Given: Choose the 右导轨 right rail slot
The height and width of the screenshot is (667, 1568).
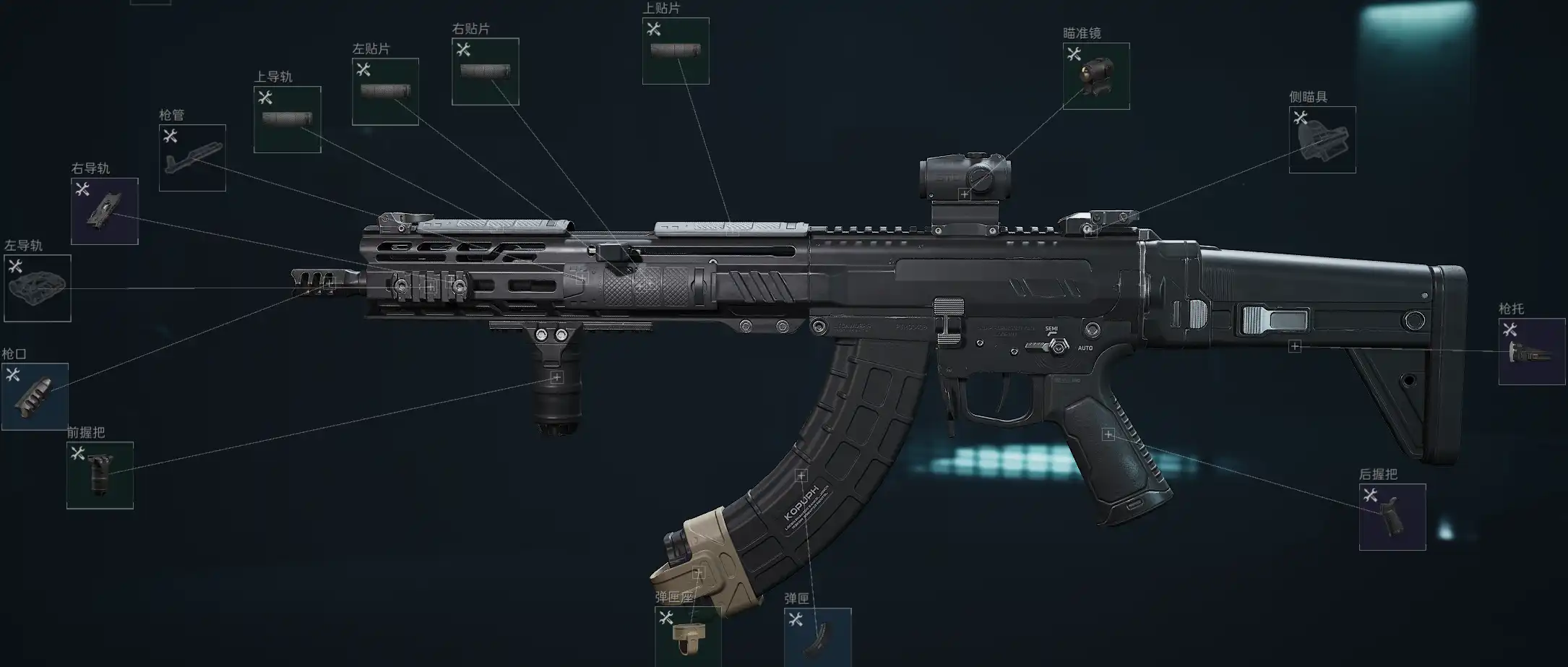Looking at the screenshot, I should pos(105,211).
